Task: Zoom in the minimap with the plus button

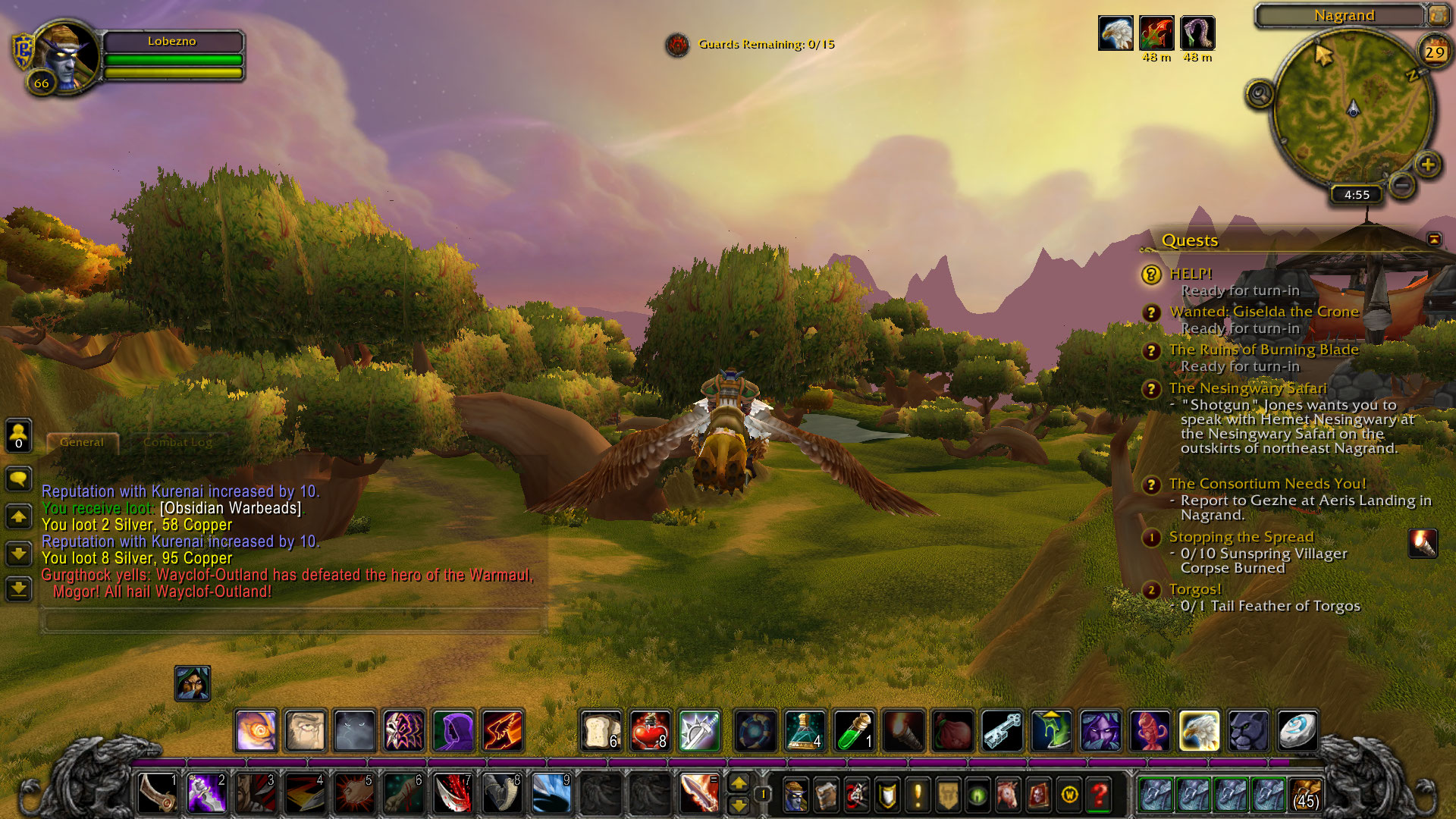Action: point(1428,165)
